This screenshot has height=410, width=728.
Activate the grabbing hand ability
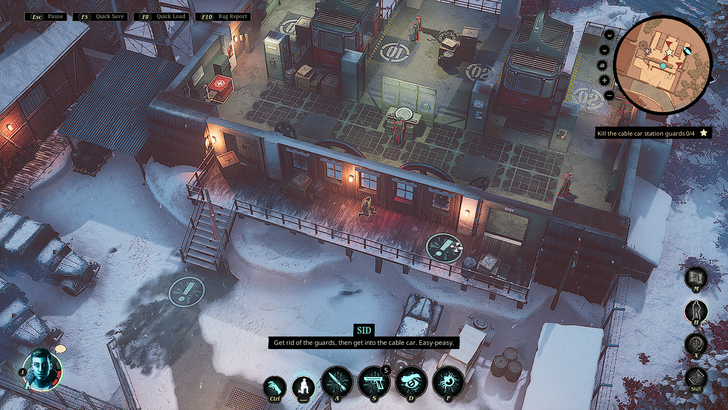(x=273, y=386)
